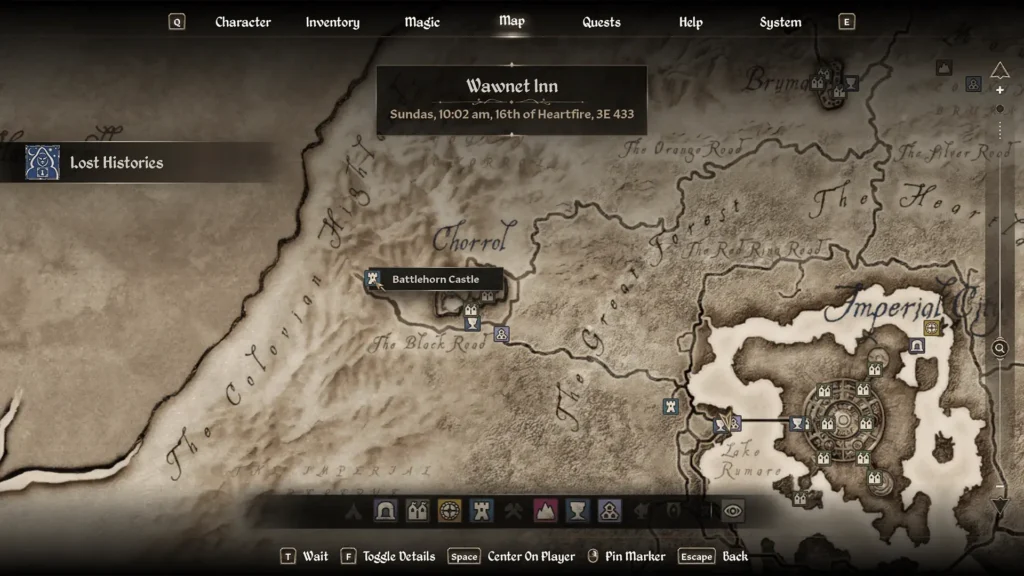Open the Character tab
Viewport: 1024px width, 576px height.
[x=243, y=22]
